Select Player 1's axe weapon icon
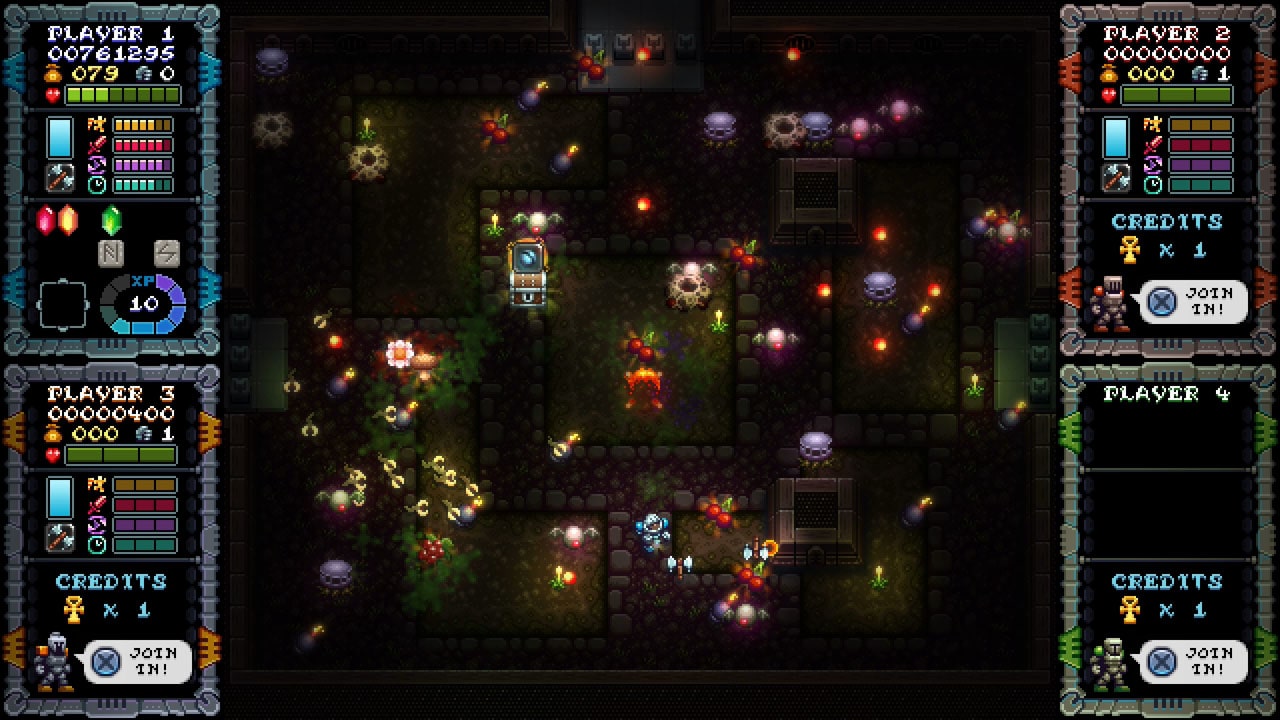Viewport: 1280px width, 720px height. (60, 179)
